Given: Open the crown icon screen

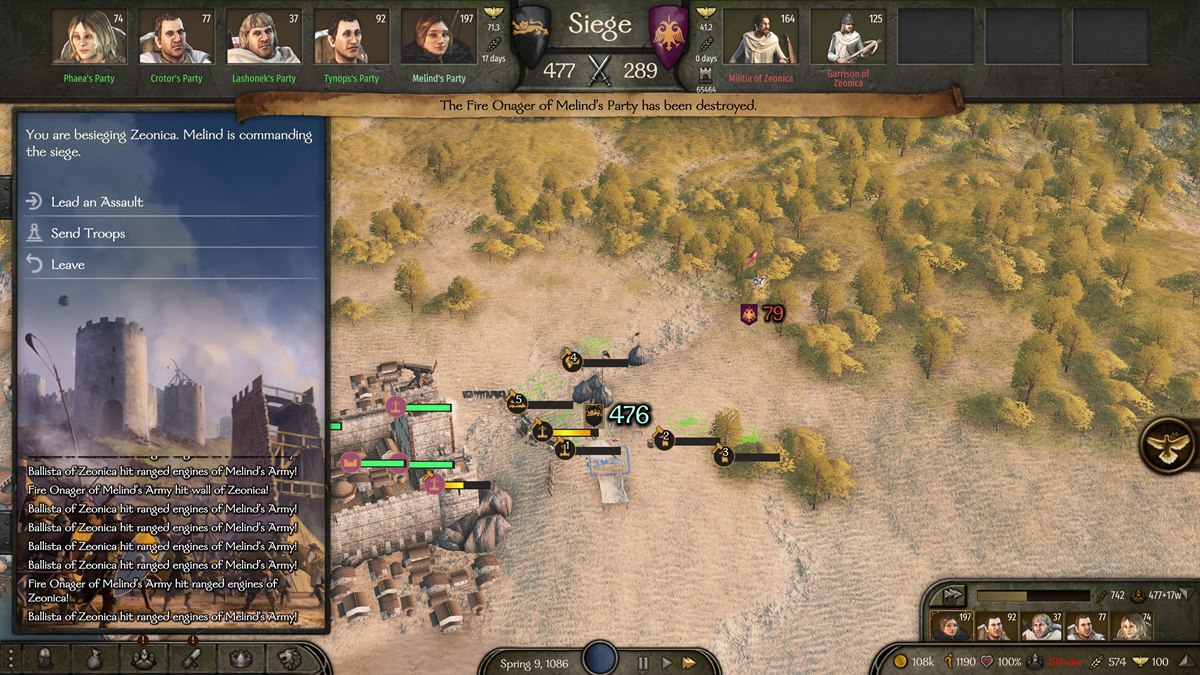Looking at the screenshot, I should 240,658.
